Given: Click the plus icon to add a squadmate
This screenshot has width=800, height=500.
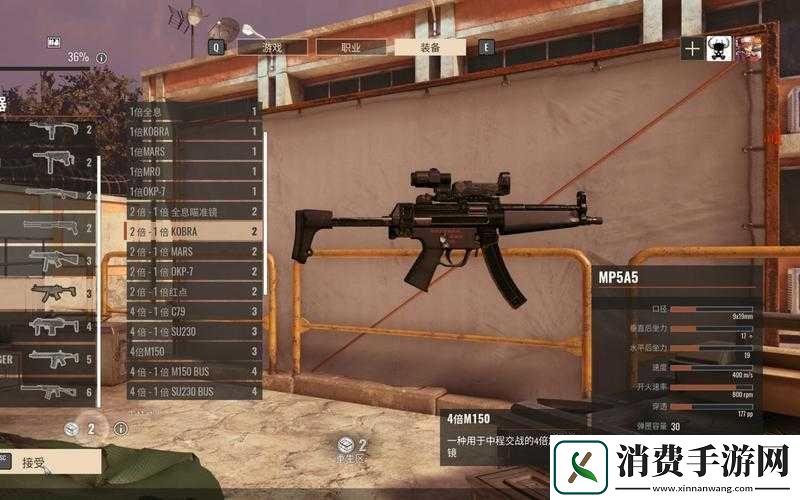Looking at the screenshot, I should tap(692, 48).
